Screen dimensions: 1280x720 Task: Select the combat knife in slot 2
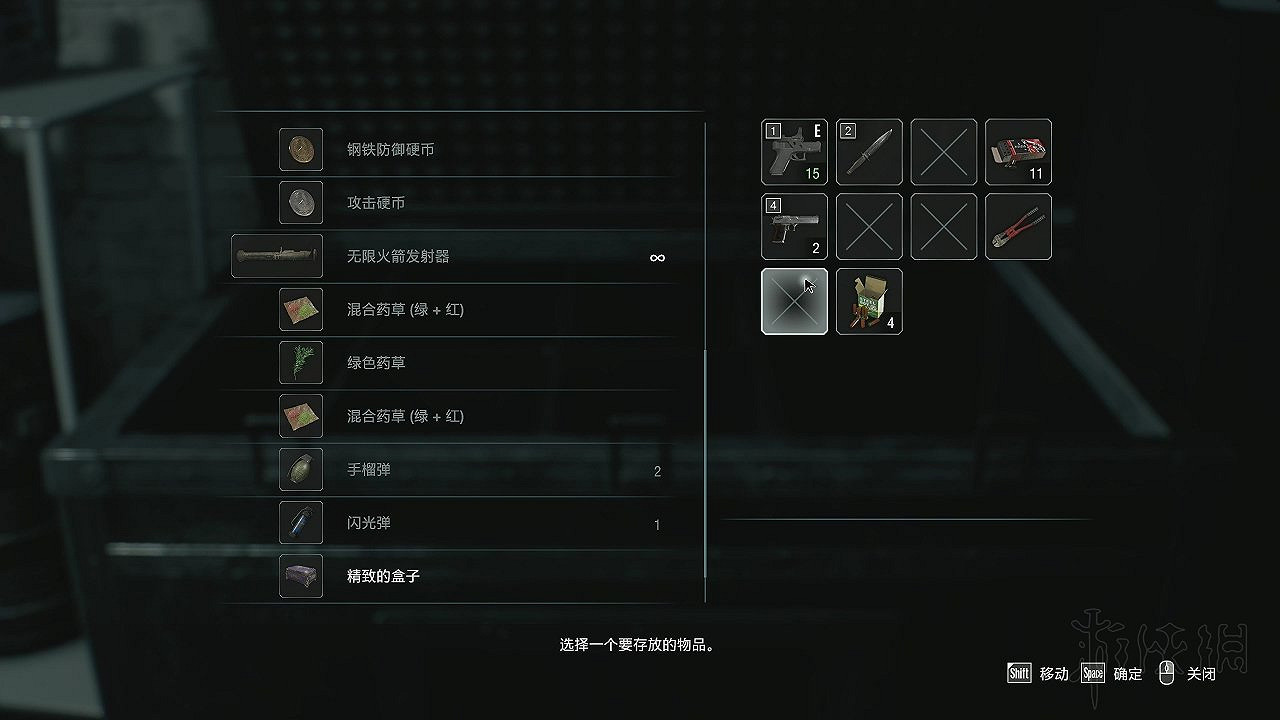869,152
